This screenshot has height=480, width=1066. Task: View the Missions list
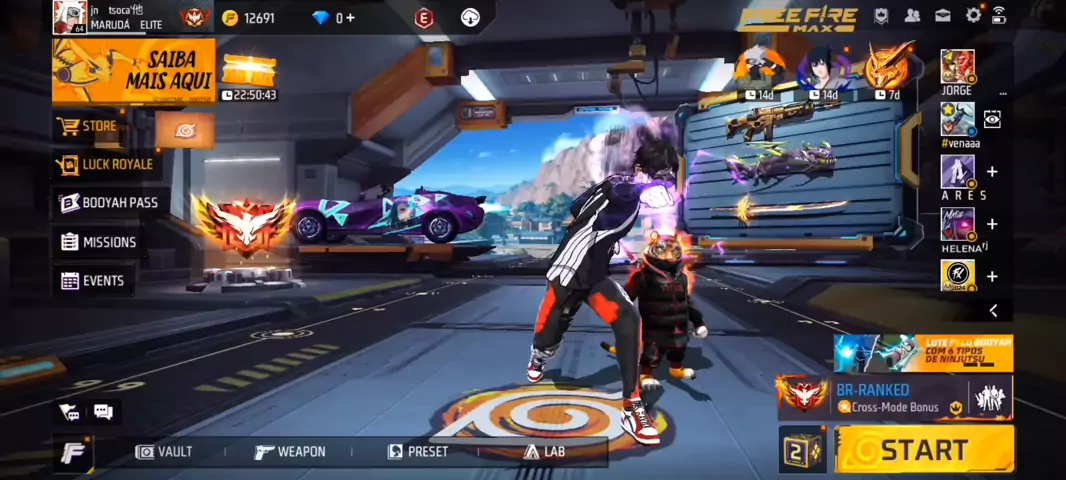click(x=98, y=242)
